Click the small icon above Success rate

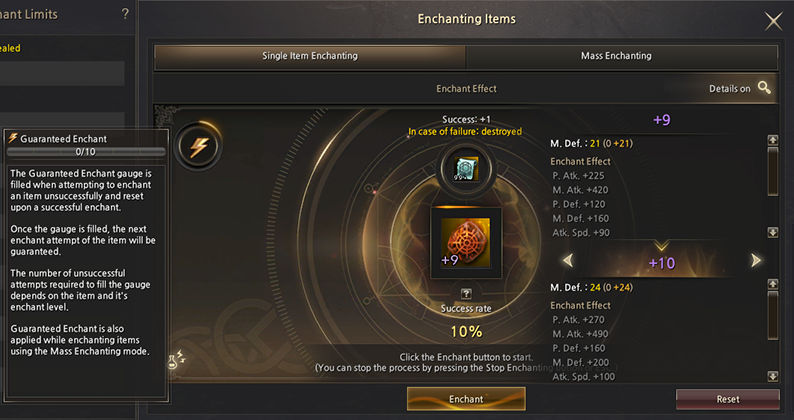coord(465,293)
